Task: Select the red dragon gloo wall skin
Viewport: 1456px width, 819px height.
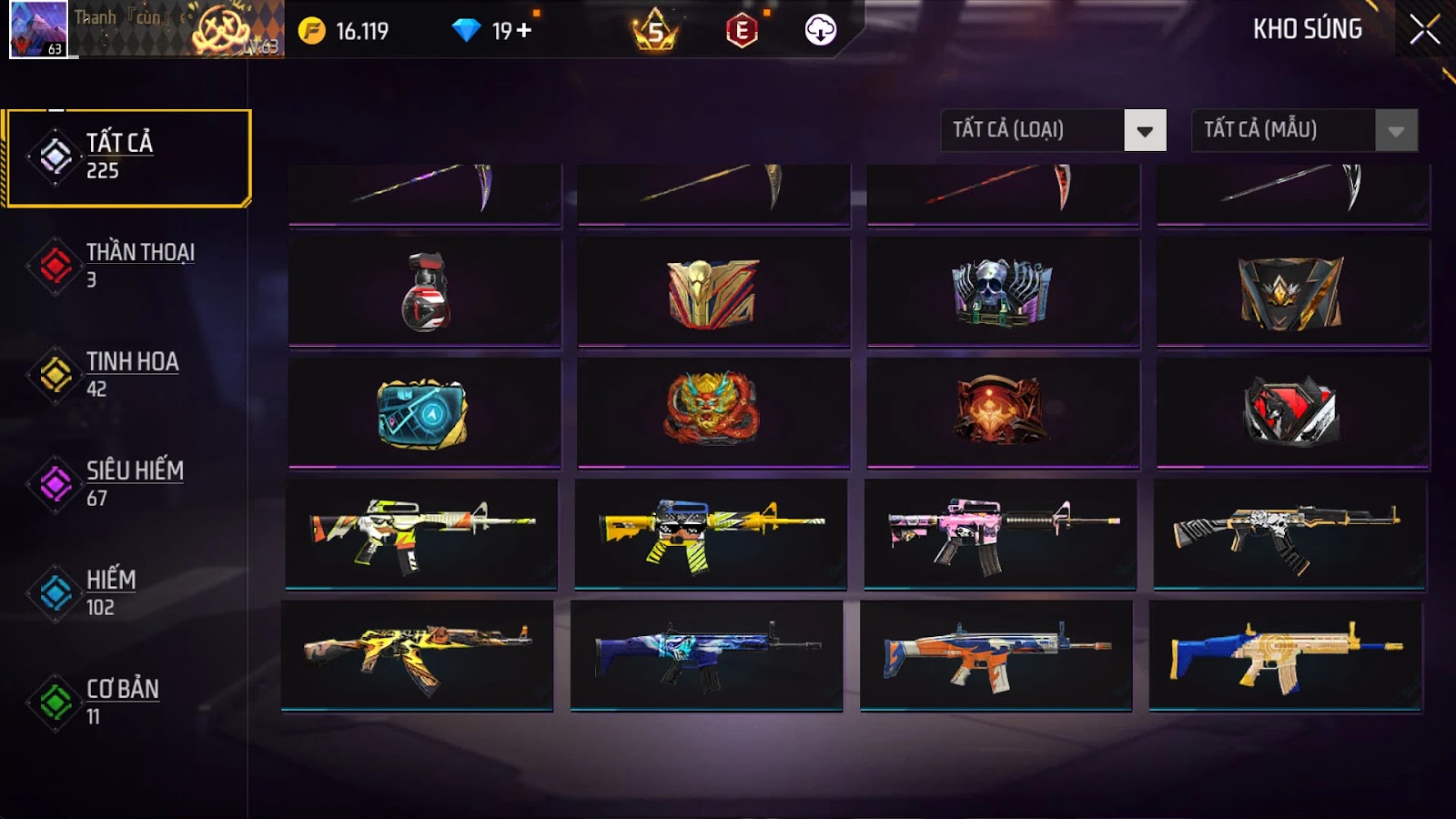Action: [713, 409]
